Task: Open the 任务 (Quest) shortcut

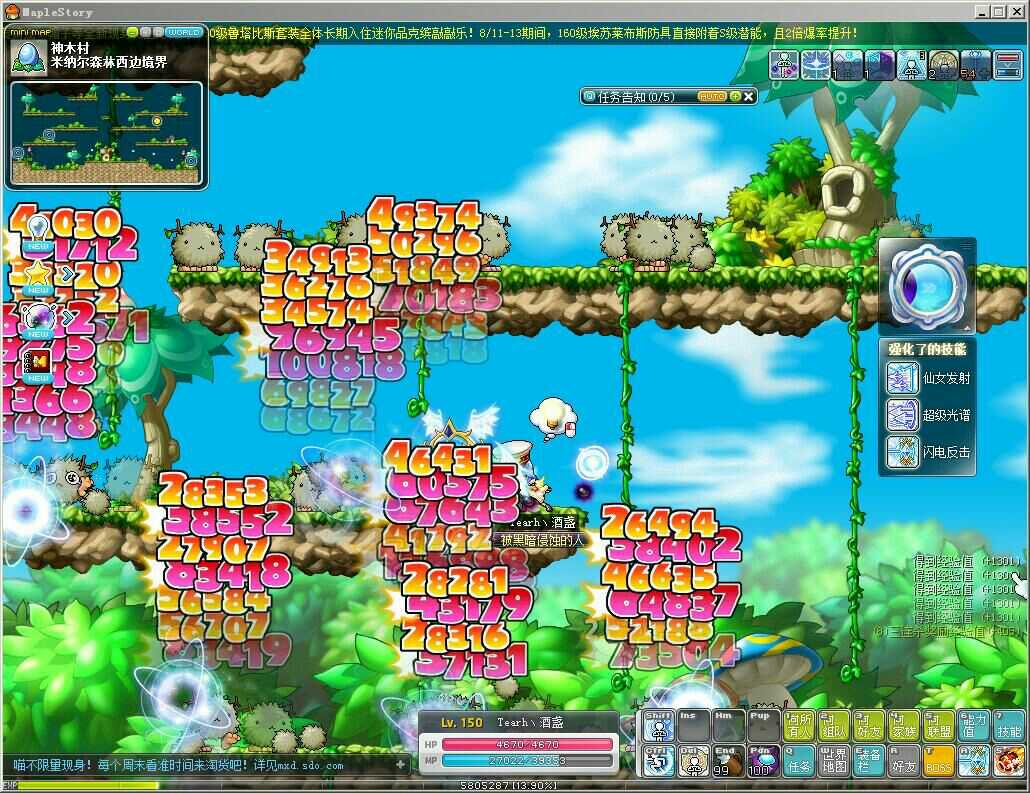Action: tap(799, 761)
